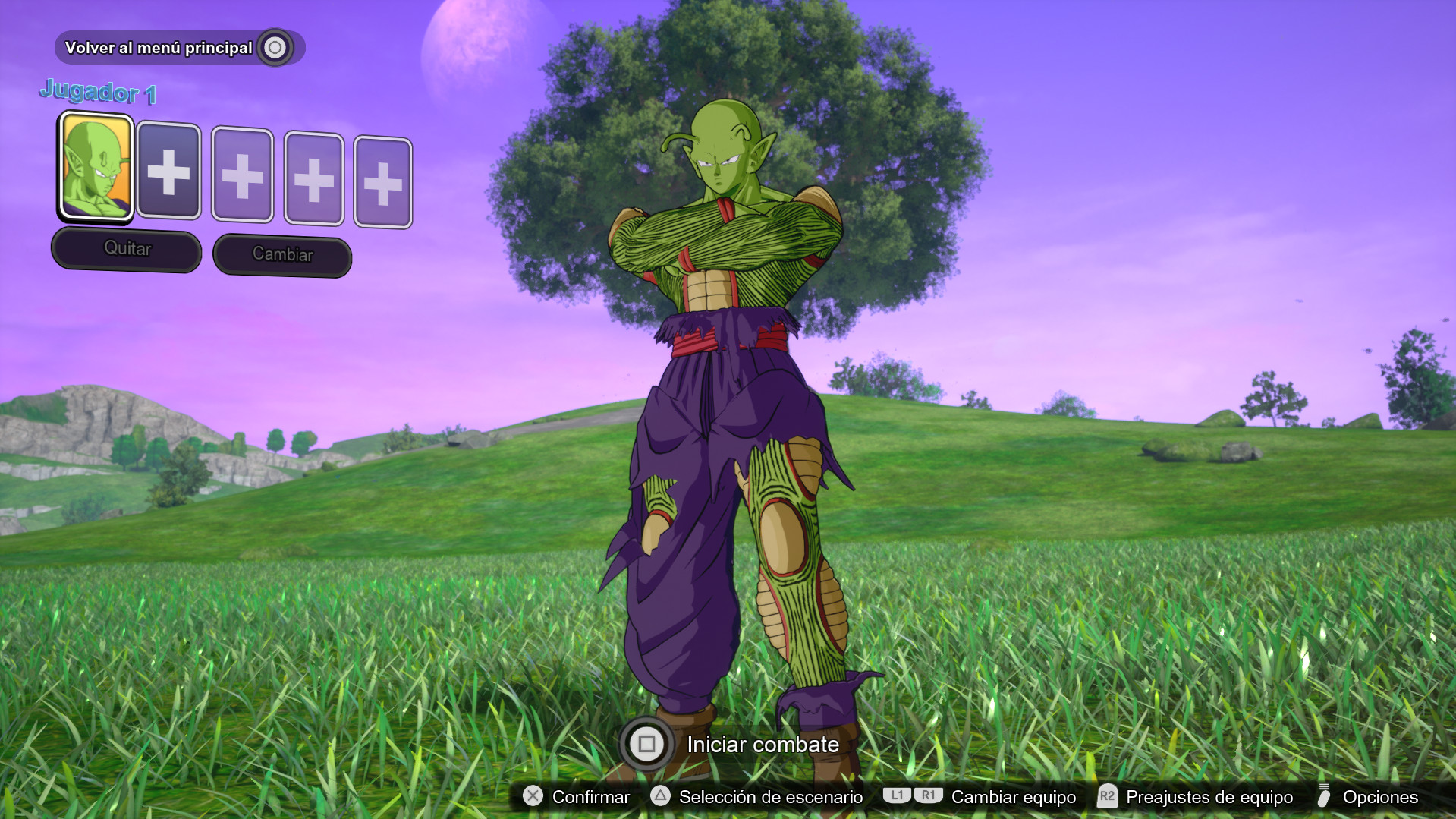
Task: Click the R1 shoulder button icon
Action: click(927, 797)
